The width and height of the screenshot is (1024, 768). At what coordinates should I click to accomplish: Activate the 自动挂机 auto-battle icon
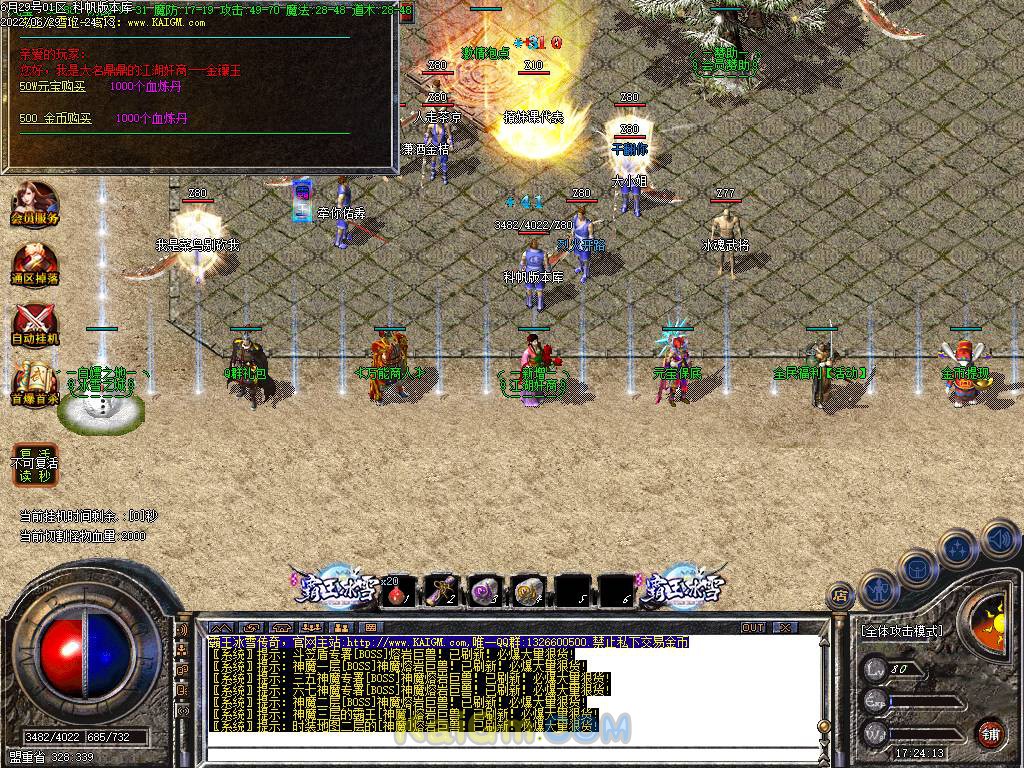(x=35, y=324)
